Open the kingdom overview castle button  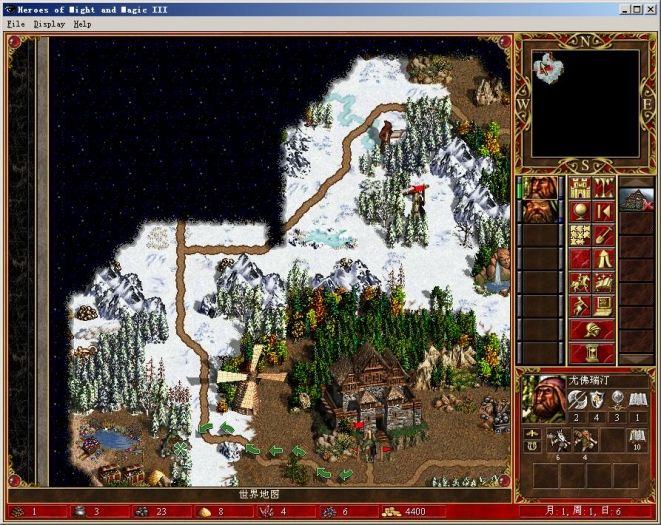(580, 188)
